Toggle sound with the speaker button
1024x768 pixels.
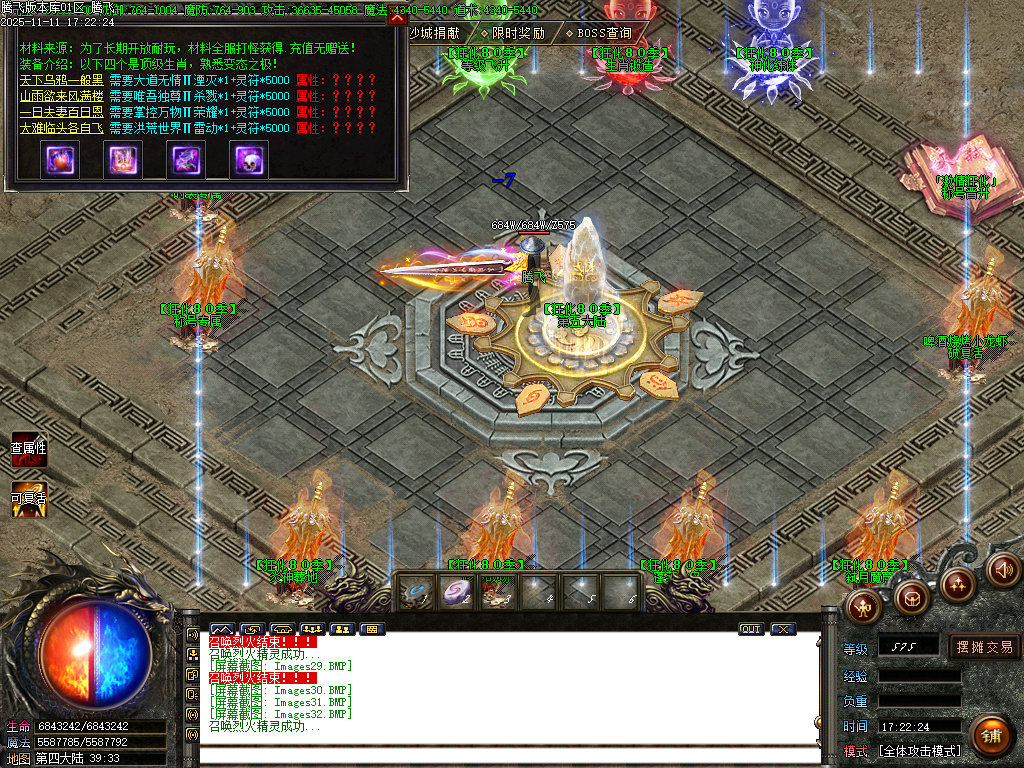pos(1003,569)
